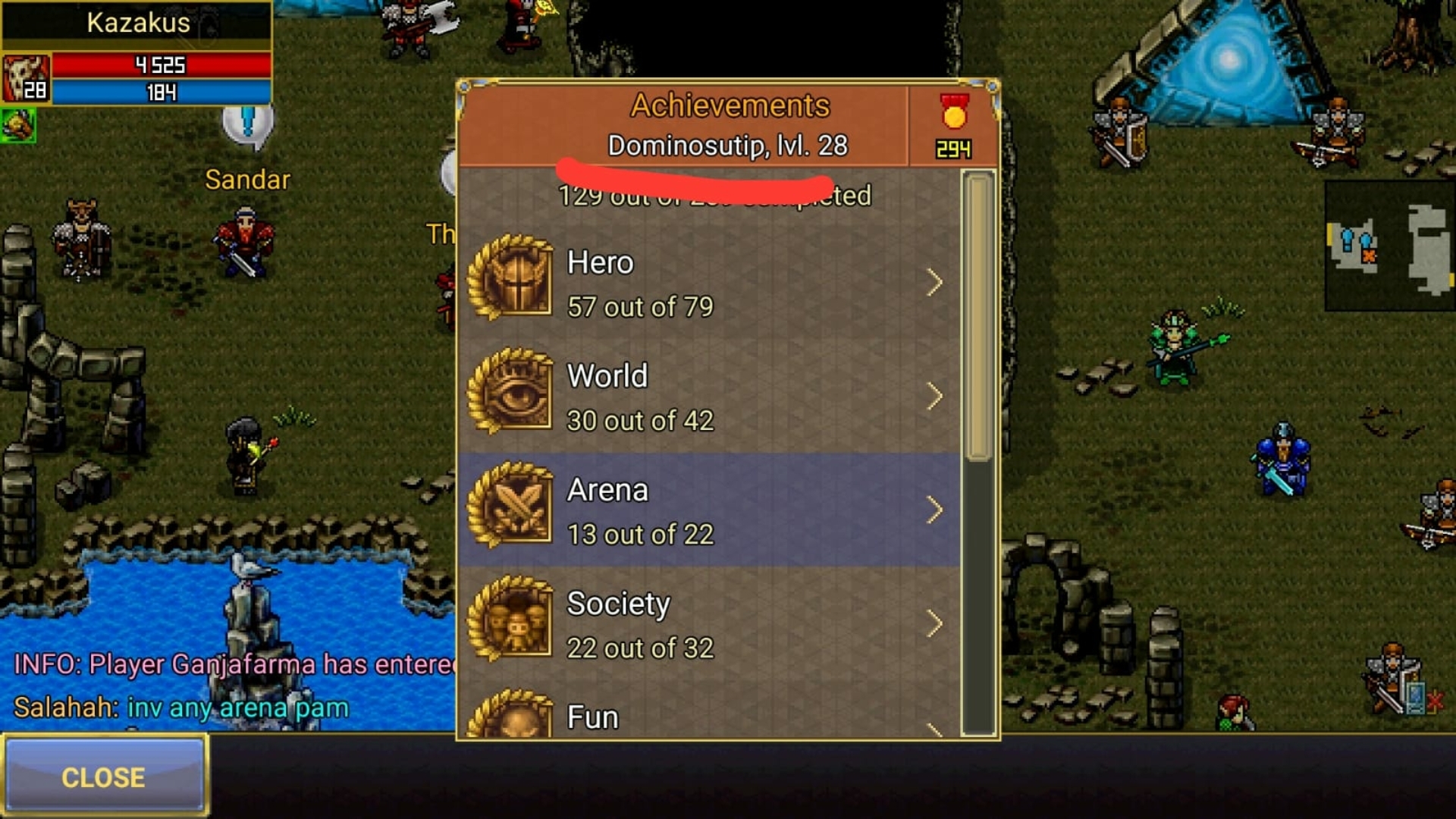Open the chat log messages

pyautogui.click(x=227, y=686)
